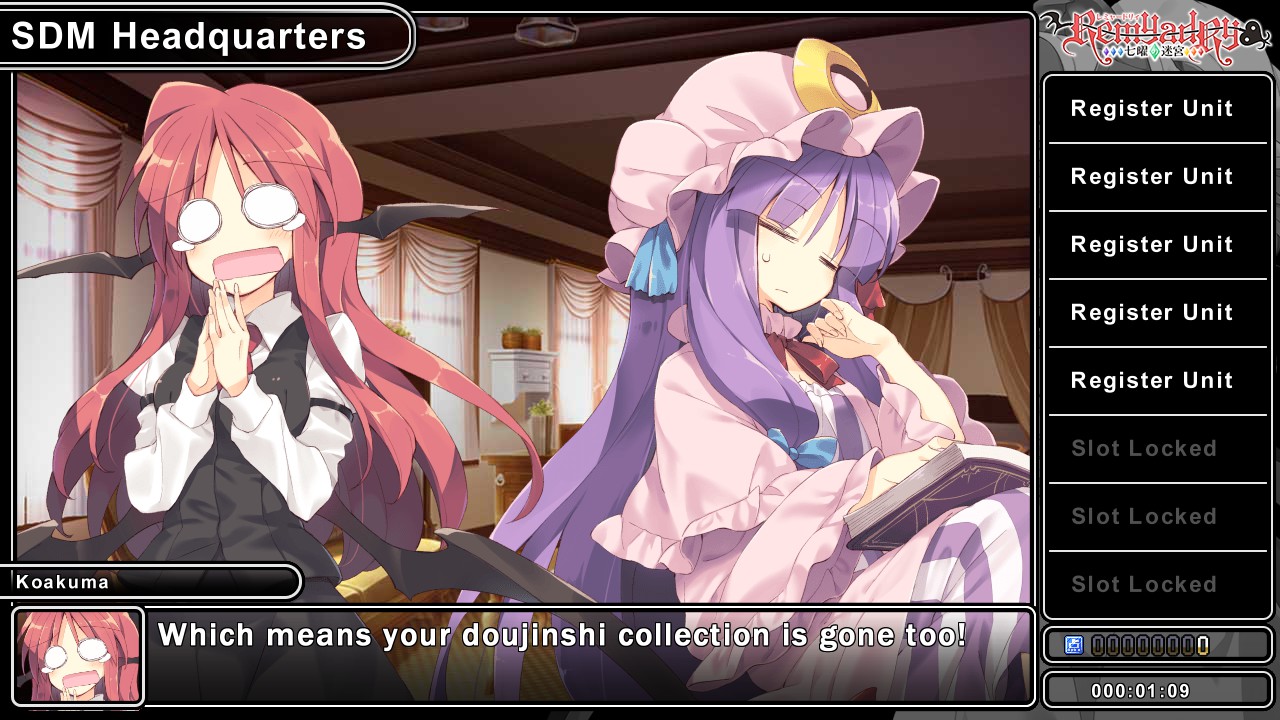The image size is (1280, 720).
Task: Advance the dialogue about the doujinshi collection
Action: click(590, 656)
